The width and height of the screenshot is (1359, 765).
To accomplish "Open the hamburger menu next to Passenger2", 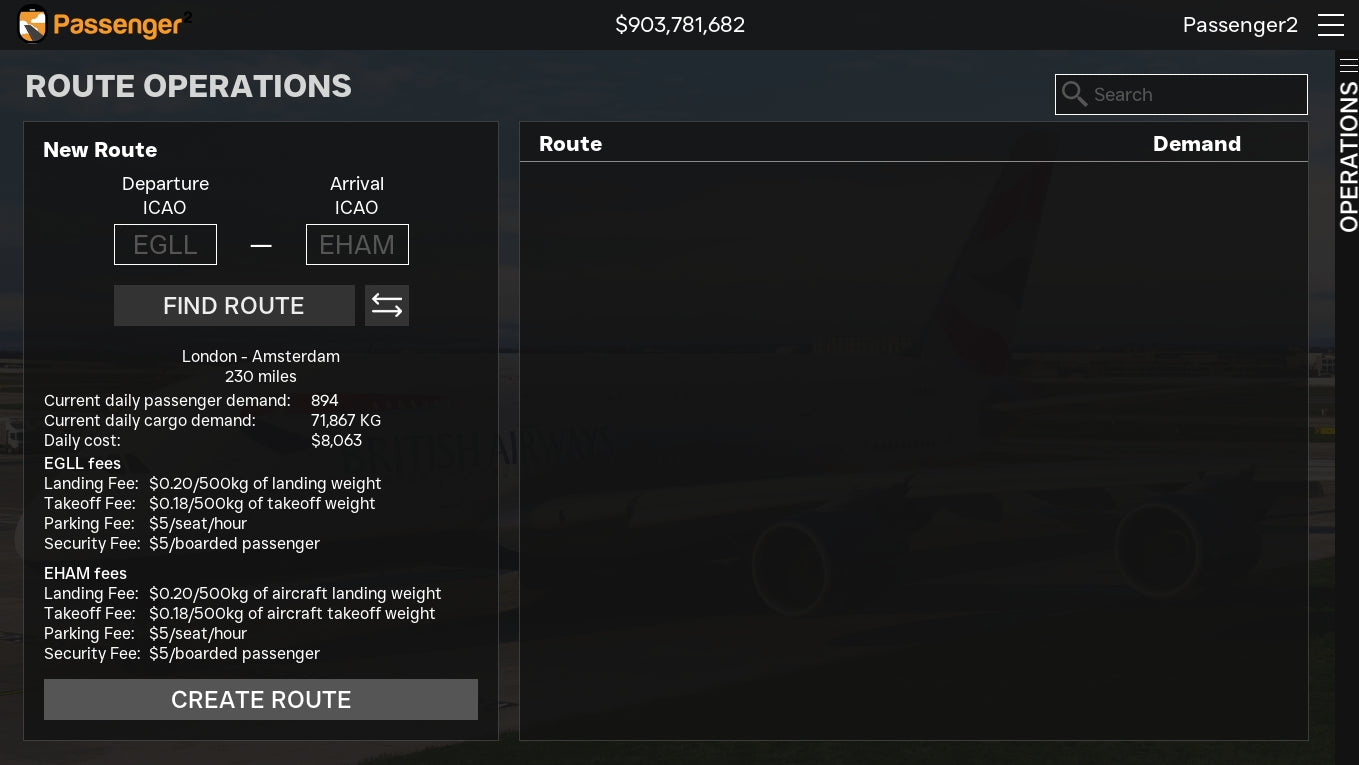I will point(1330,25).
